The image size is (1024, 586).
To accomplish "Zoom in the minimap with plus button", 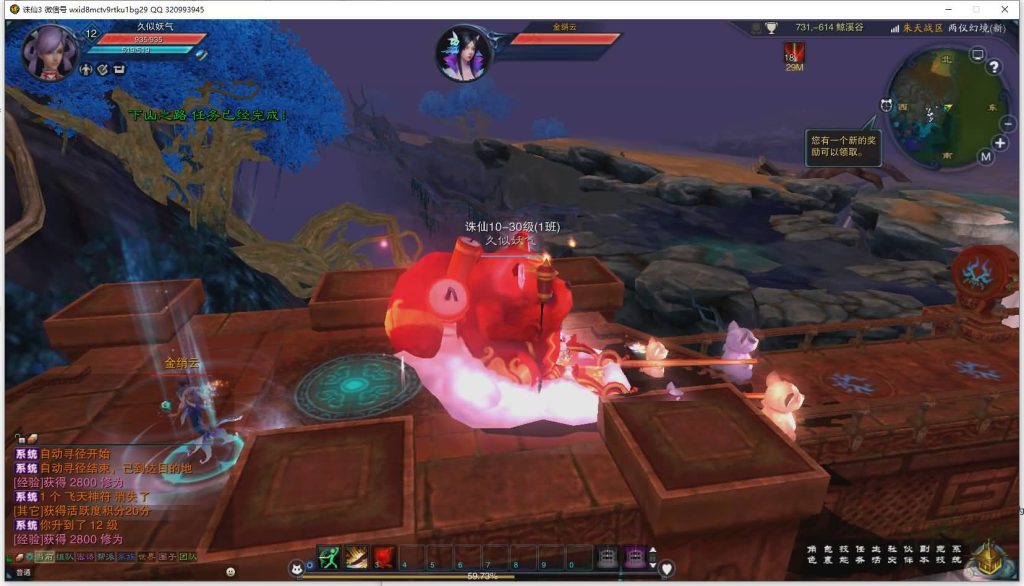I will click(1000, 143).
